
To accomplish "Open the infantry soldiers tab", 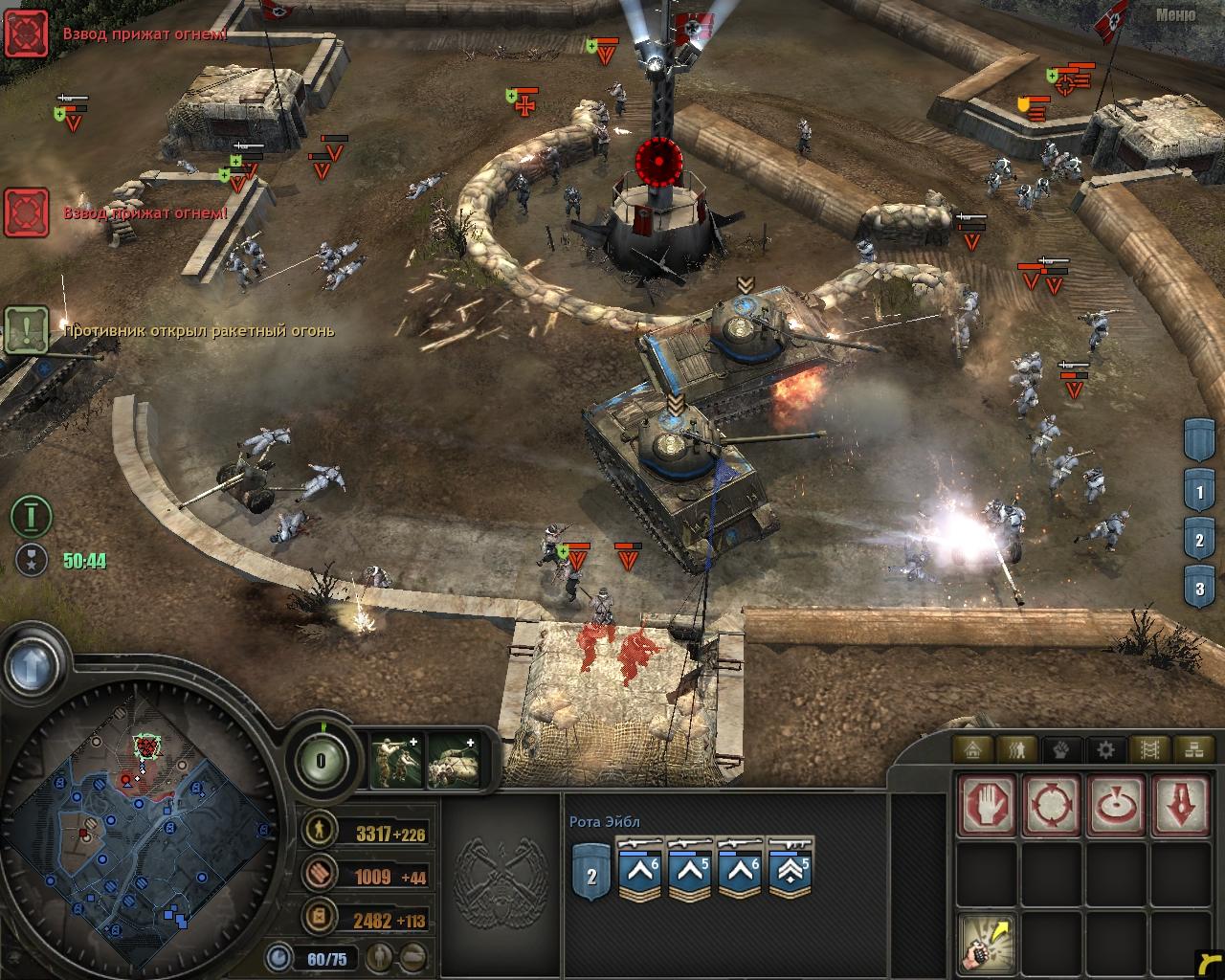I will pos(1016,748).
